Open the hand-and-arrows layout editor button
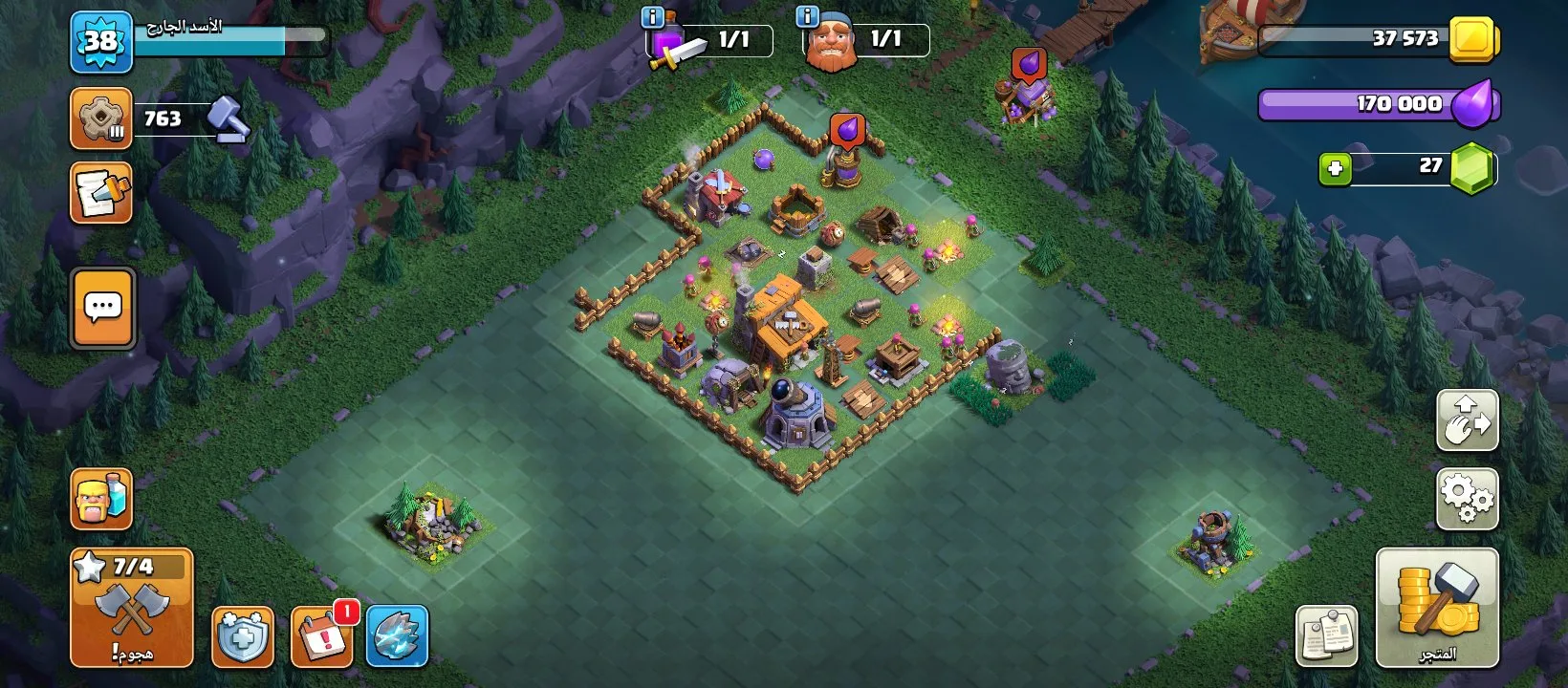The height and width of the screenshot is (688, 1568). coord(1467,420)
